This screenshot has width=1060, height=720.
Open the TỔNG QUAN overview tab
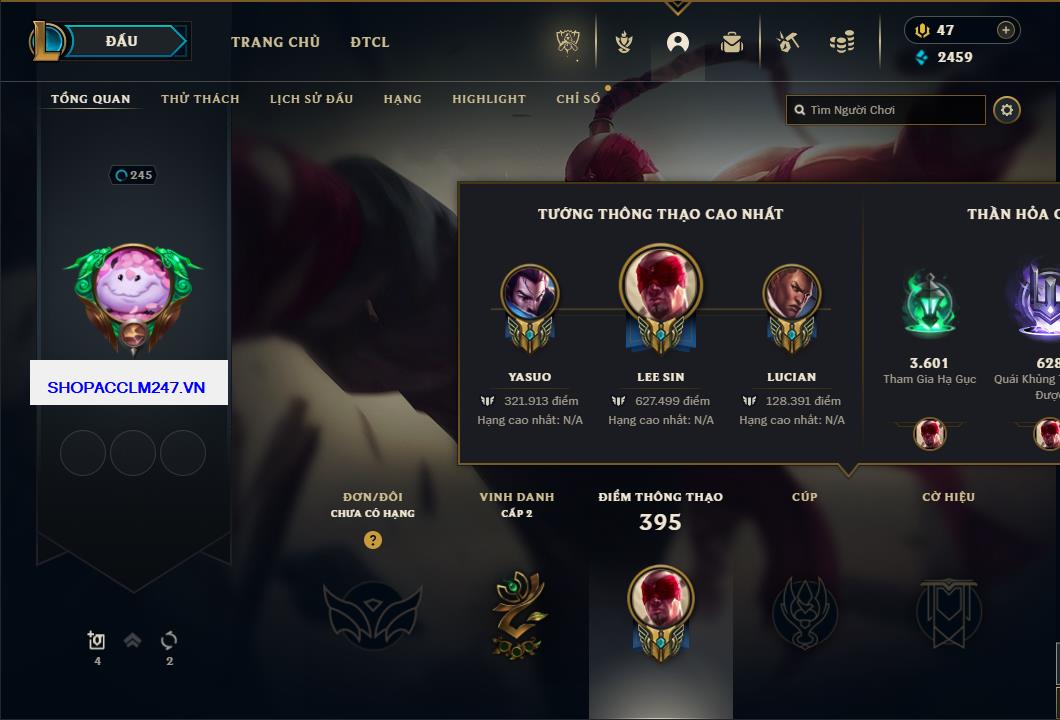click(90, 99)
